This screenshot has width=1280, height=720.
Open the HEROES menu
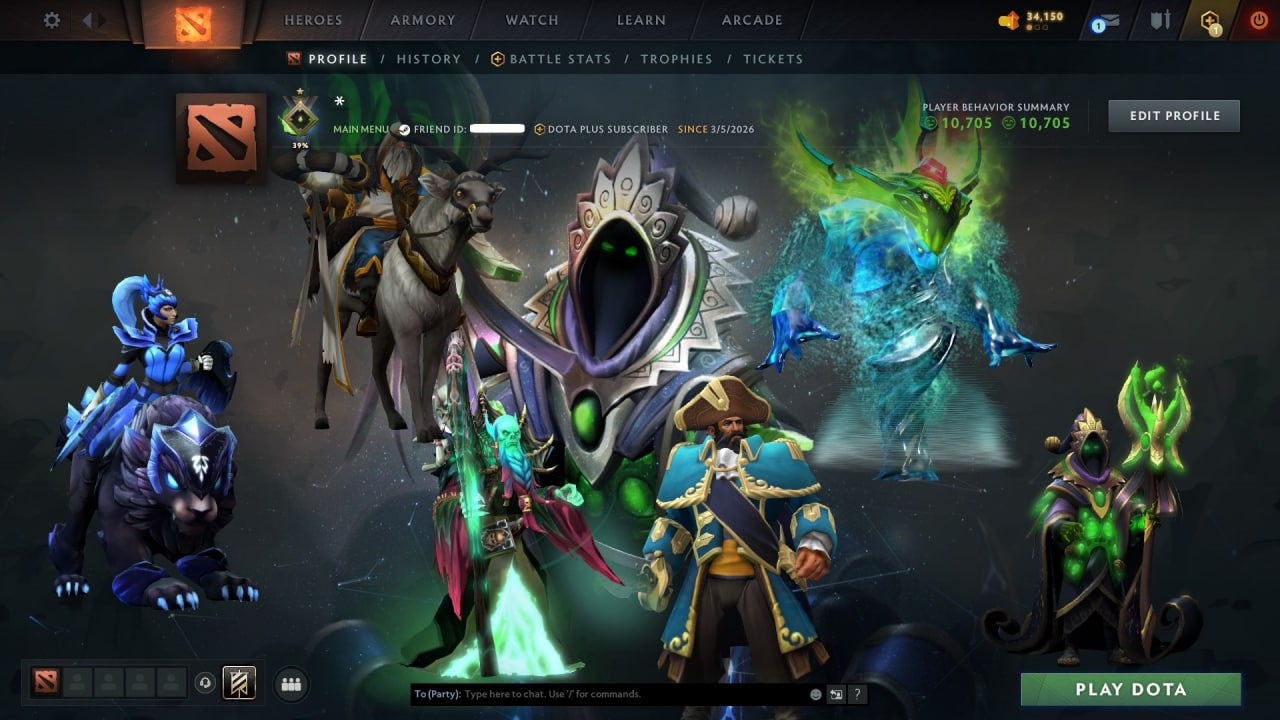pos(313,20)
